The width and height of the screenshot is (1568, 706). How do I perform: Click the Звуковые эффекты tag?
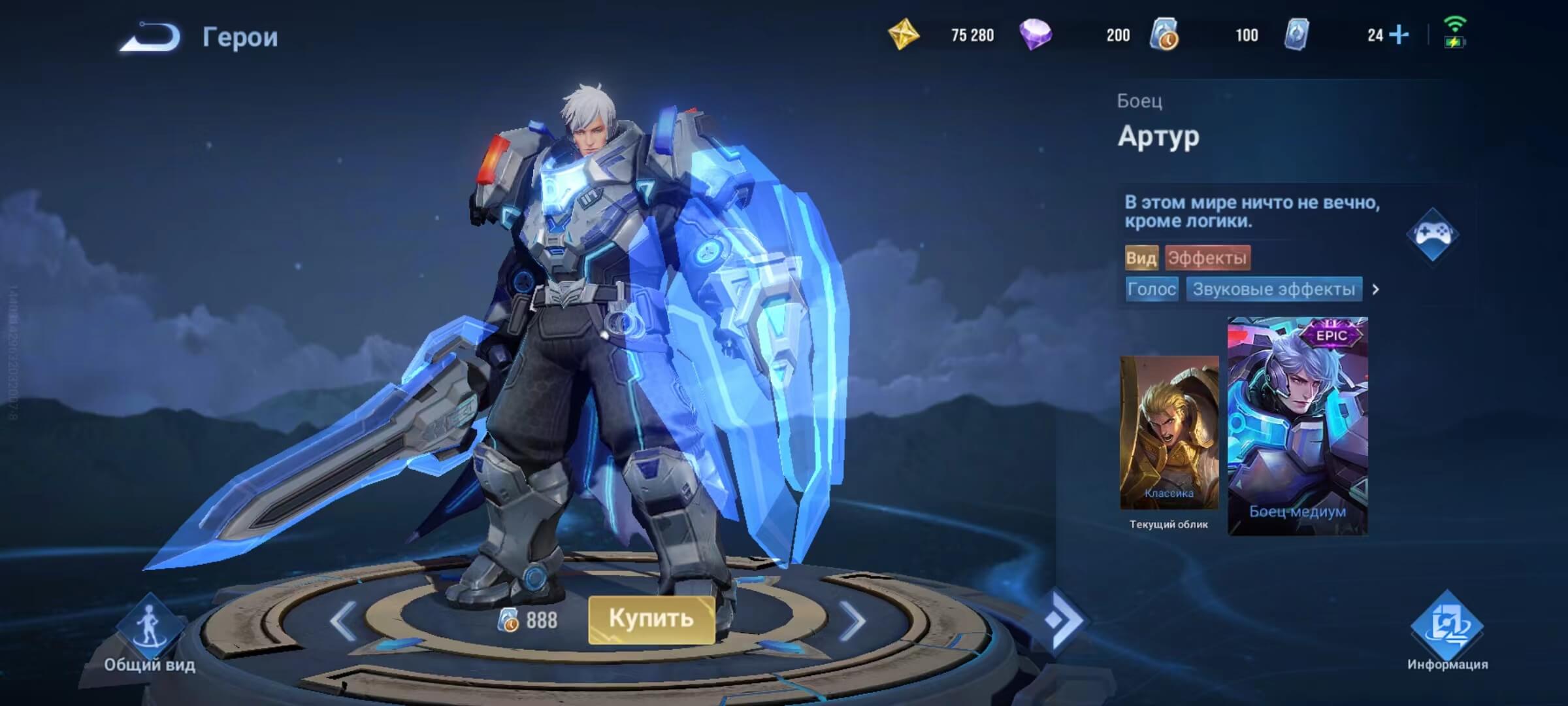coord(1273,289)
